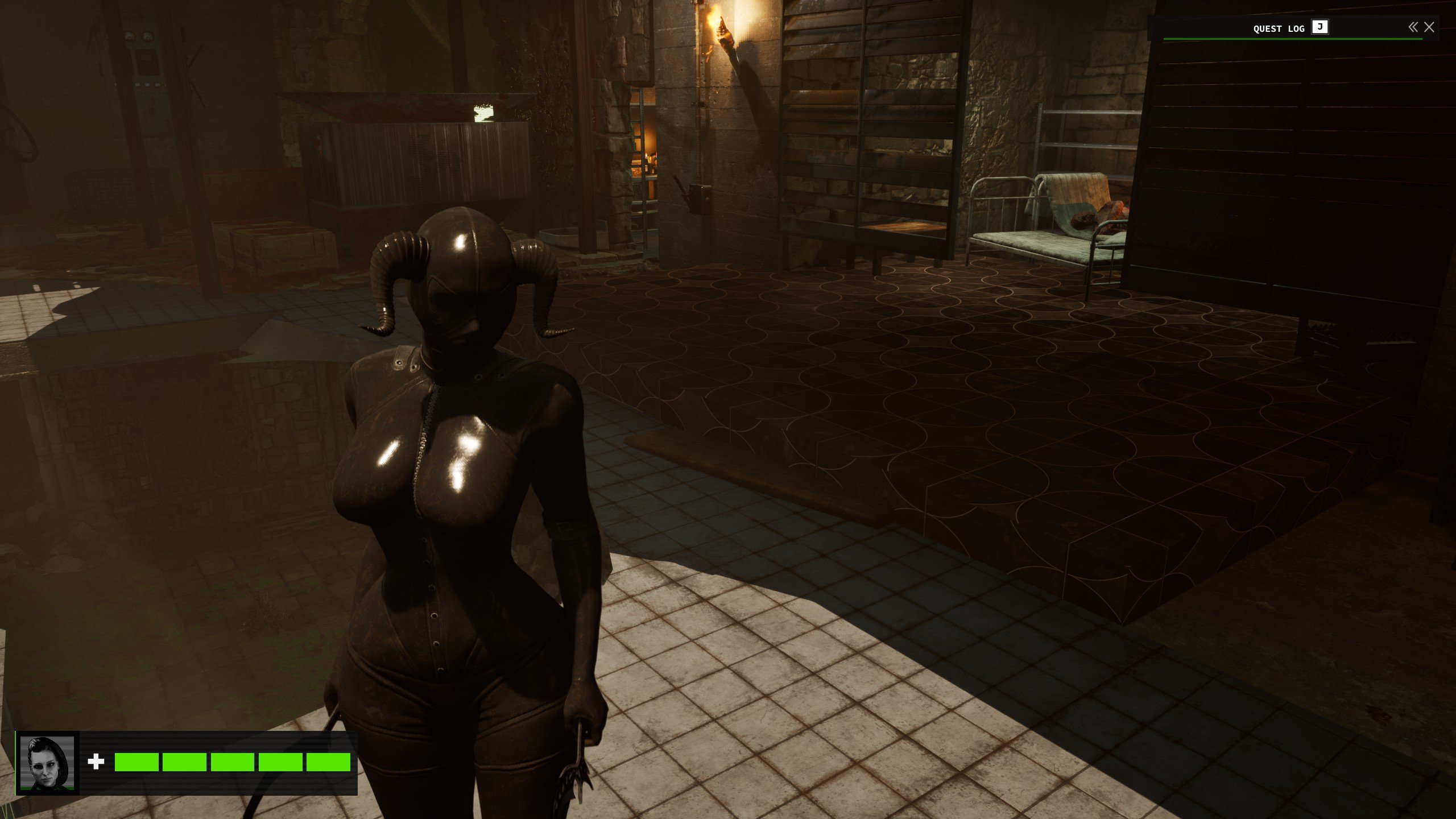Close the quest log panel
This screenshot has width=1456, height=819.
(x=1429, y=27)
